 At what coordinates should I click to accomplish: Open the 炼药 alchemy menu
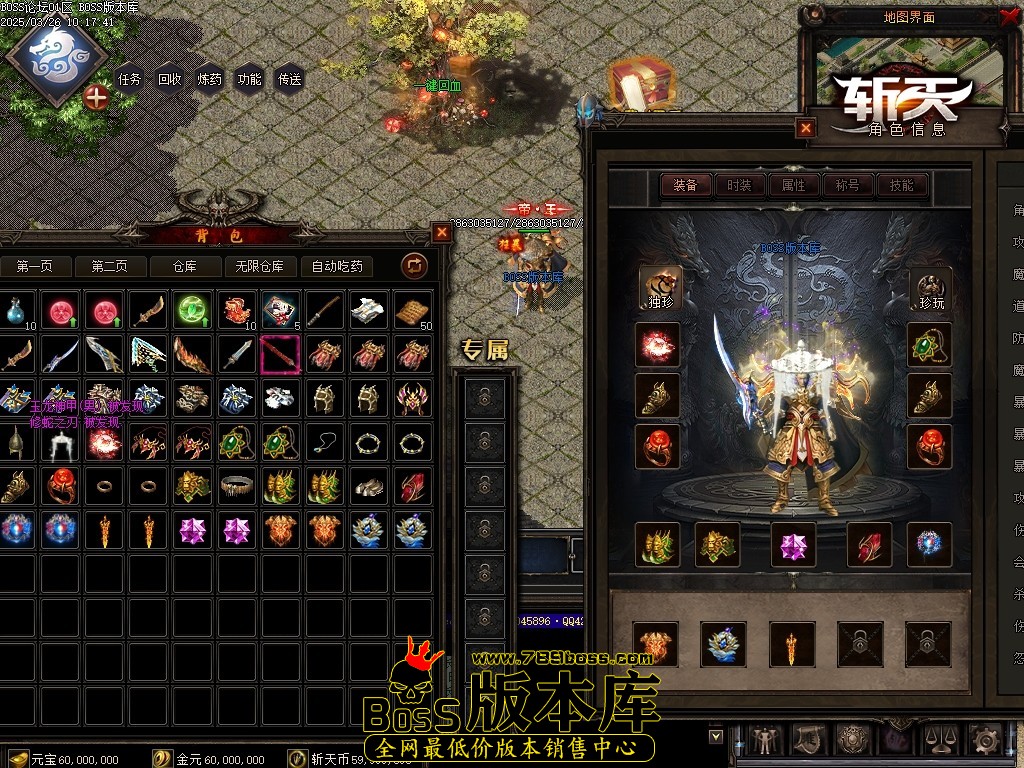point(210,79)
